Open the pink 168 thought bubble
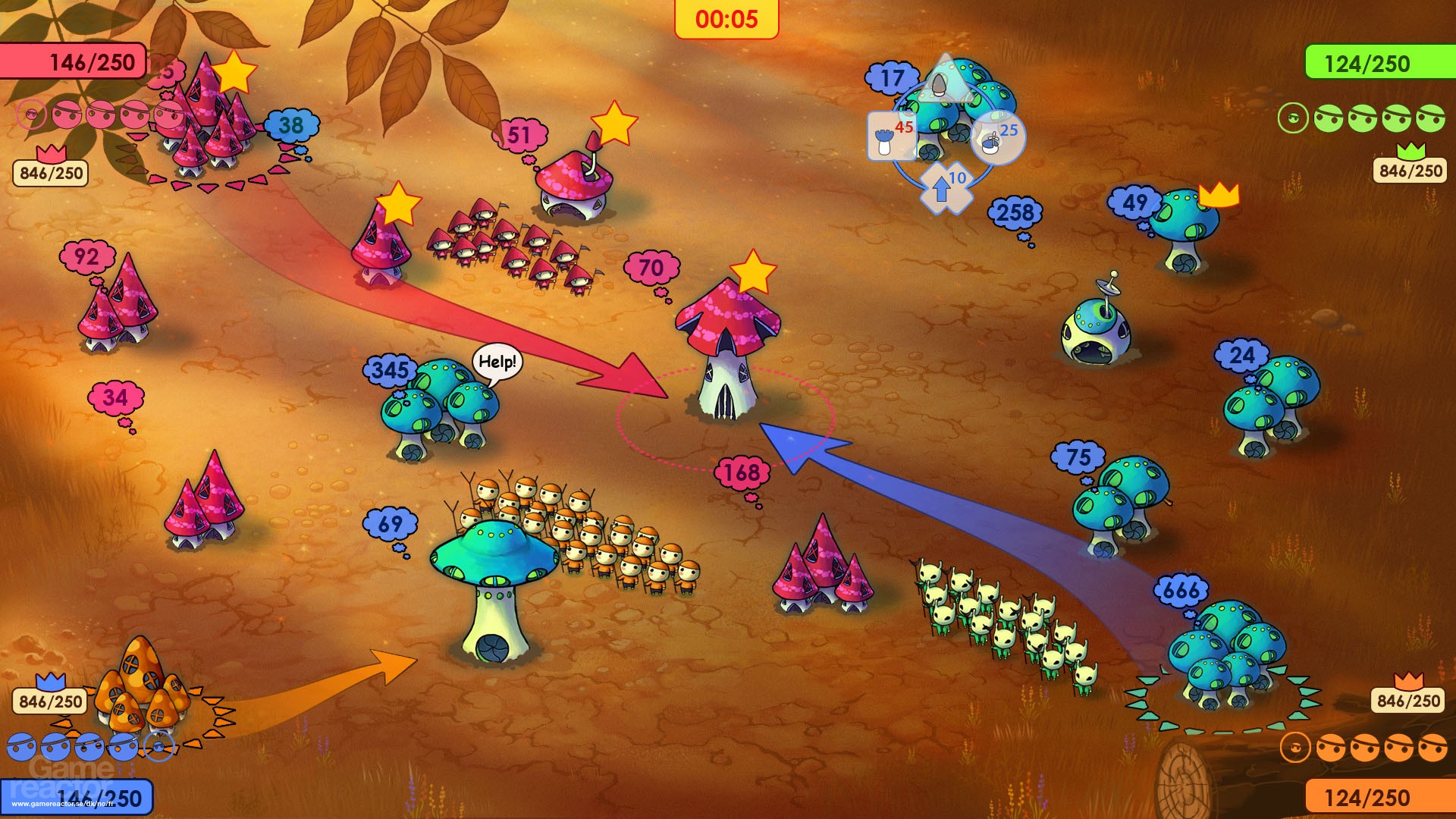 tap(742, 471)
